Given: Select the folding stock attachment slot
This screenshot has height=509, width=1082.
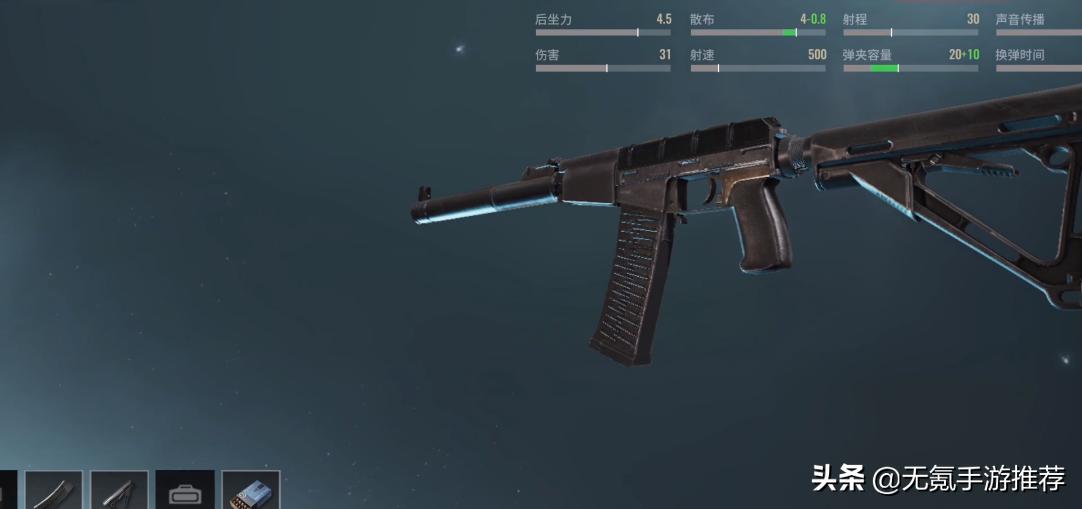Looking at the screenshot, I should coord(119,491).
